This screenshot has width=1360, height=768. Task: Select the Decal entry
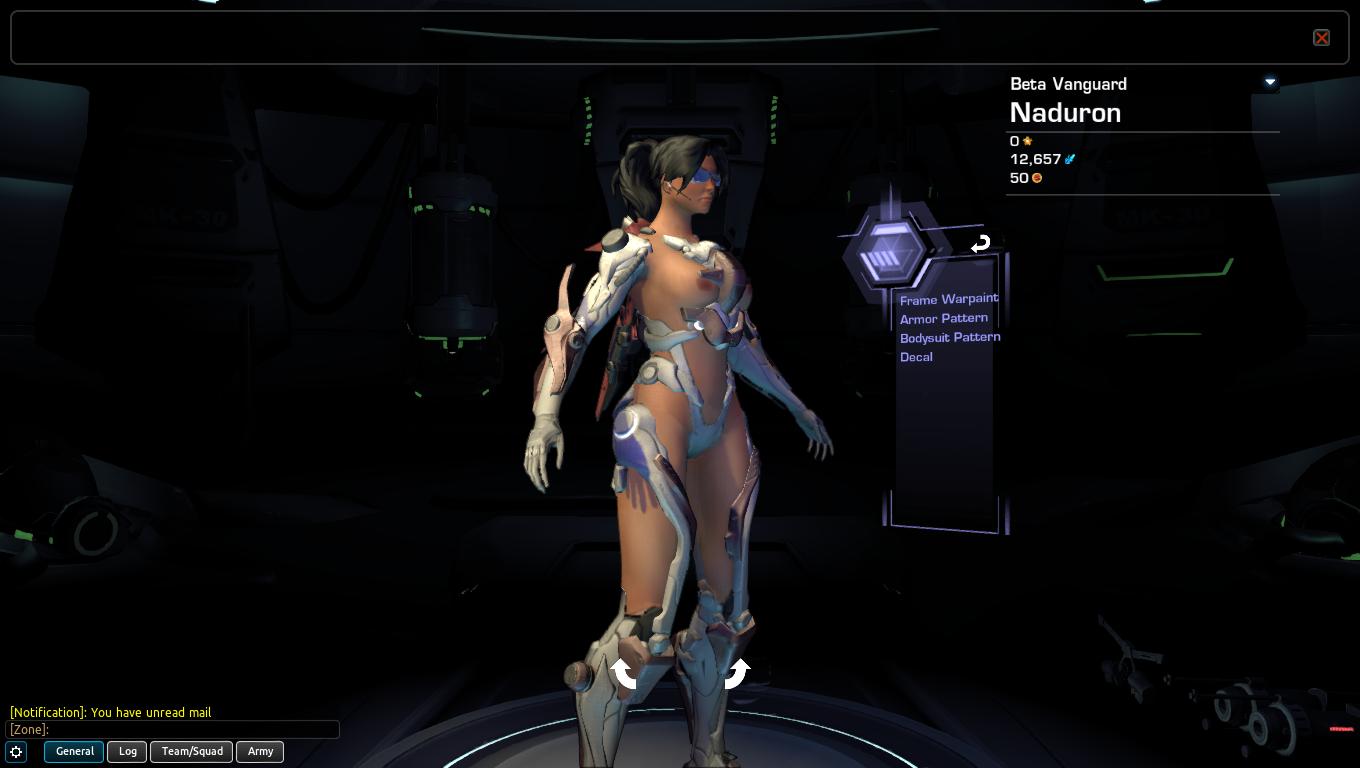click(916, 357)
